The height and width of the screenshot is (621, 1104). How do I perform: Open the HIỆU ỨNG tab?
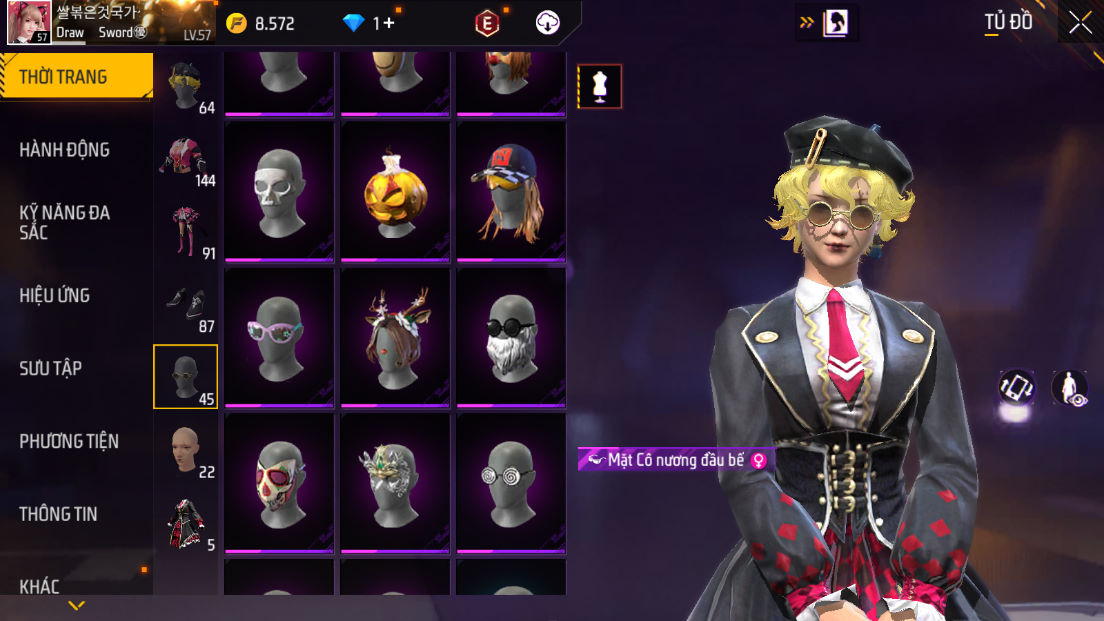[x=55, y=295]
